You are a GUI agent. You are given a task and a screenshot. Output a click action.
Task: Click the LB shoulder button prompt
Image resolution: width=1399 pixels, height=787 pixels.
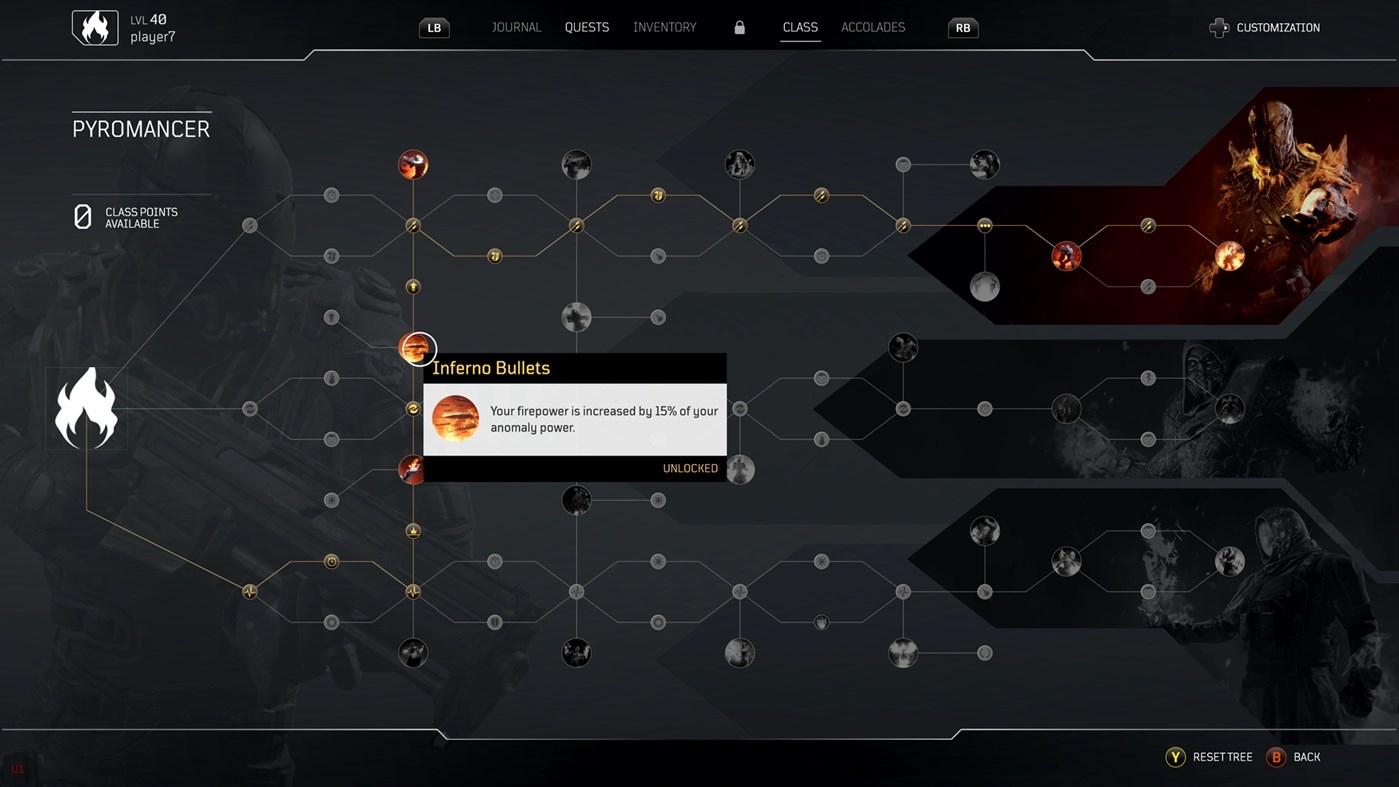pyautogui.click(x=433, y=27)
